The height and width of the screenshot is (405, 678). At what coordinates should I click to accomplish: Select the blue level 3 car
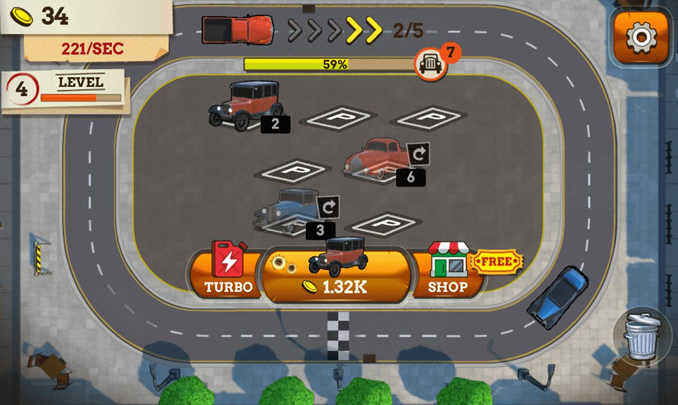click(291, 209)
